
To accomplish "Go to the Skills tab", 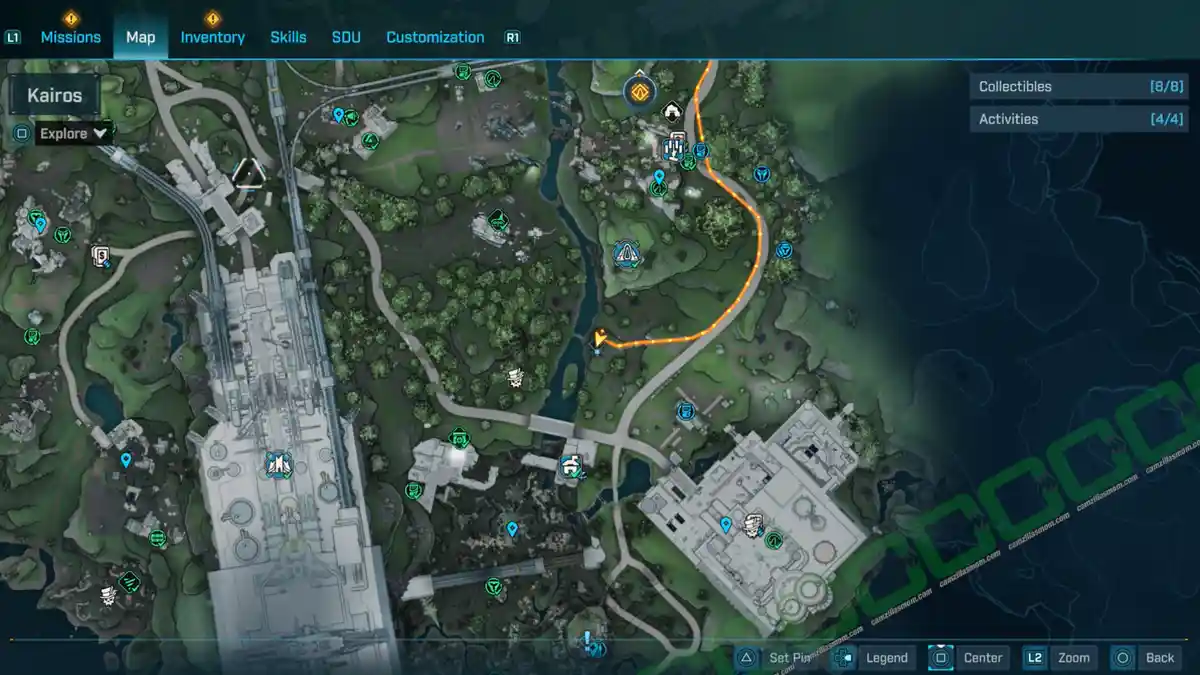I will 288,37.
